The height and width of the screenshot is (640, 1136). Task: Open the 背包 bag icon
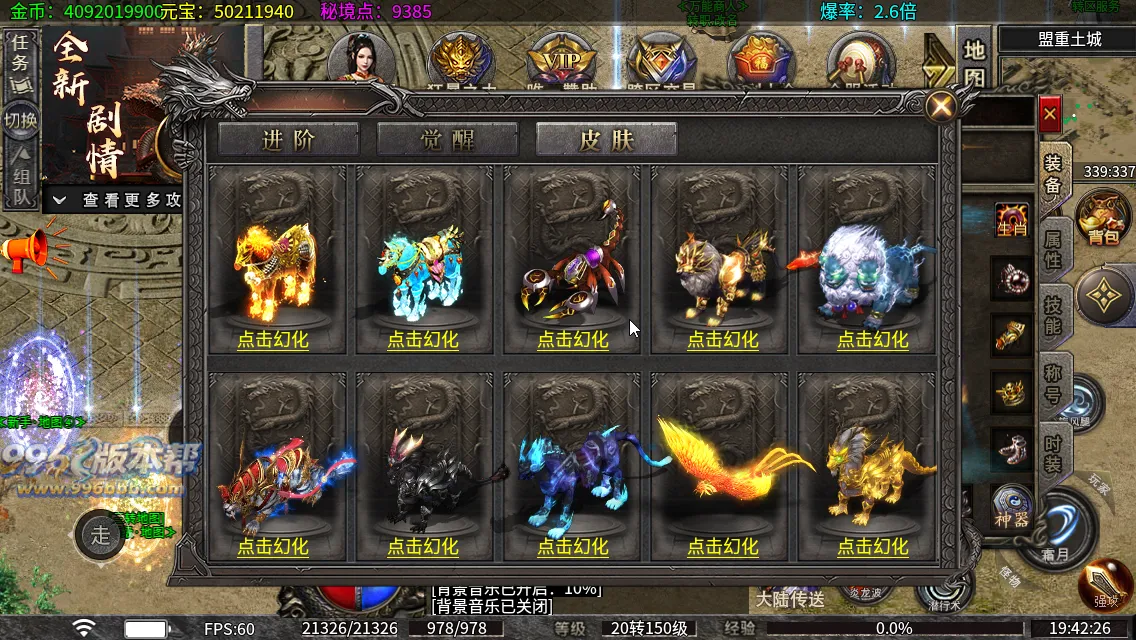[1103, 216]
